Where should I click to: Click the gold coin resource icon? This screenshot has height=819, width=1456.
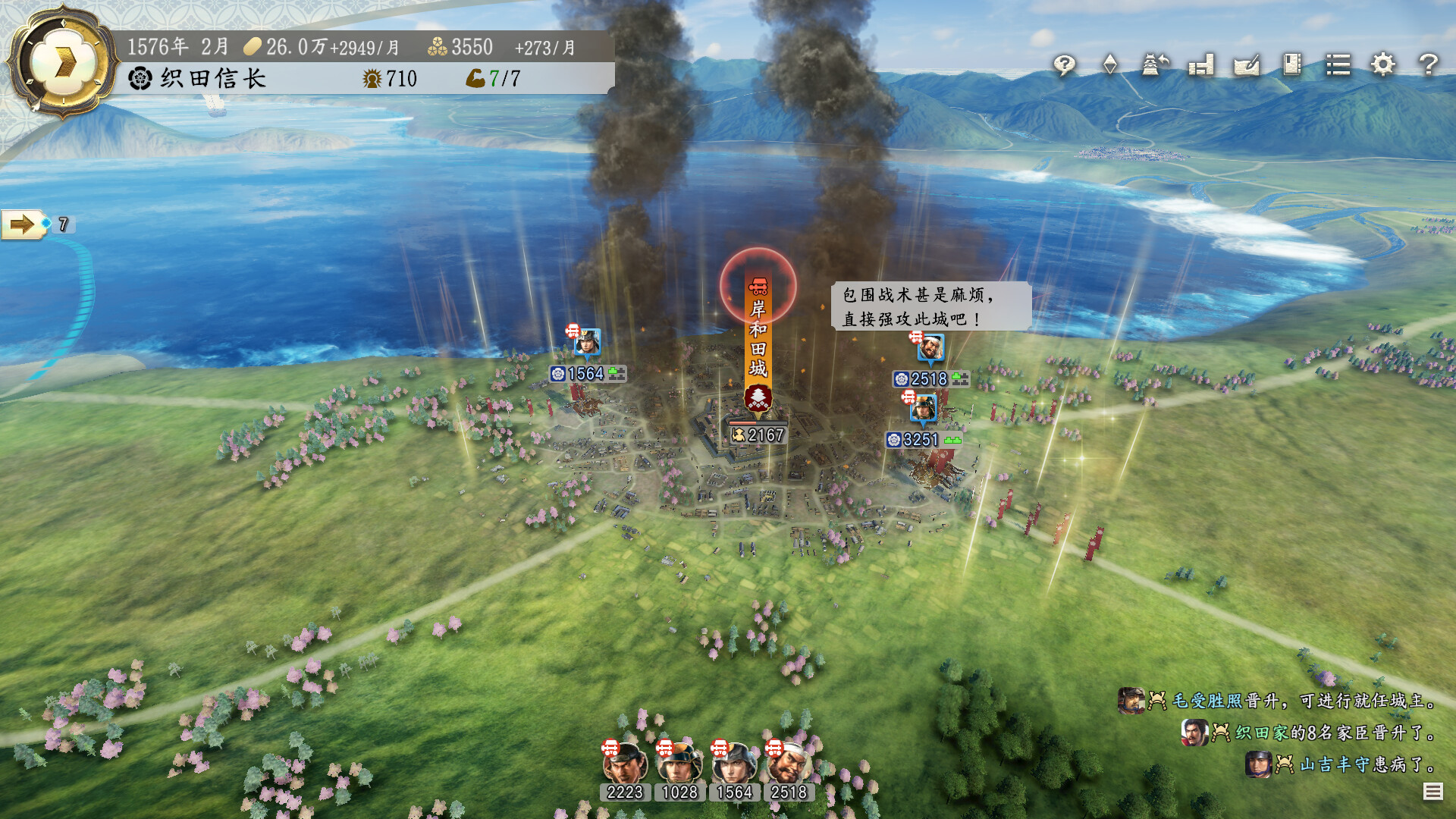click(251, 45)
